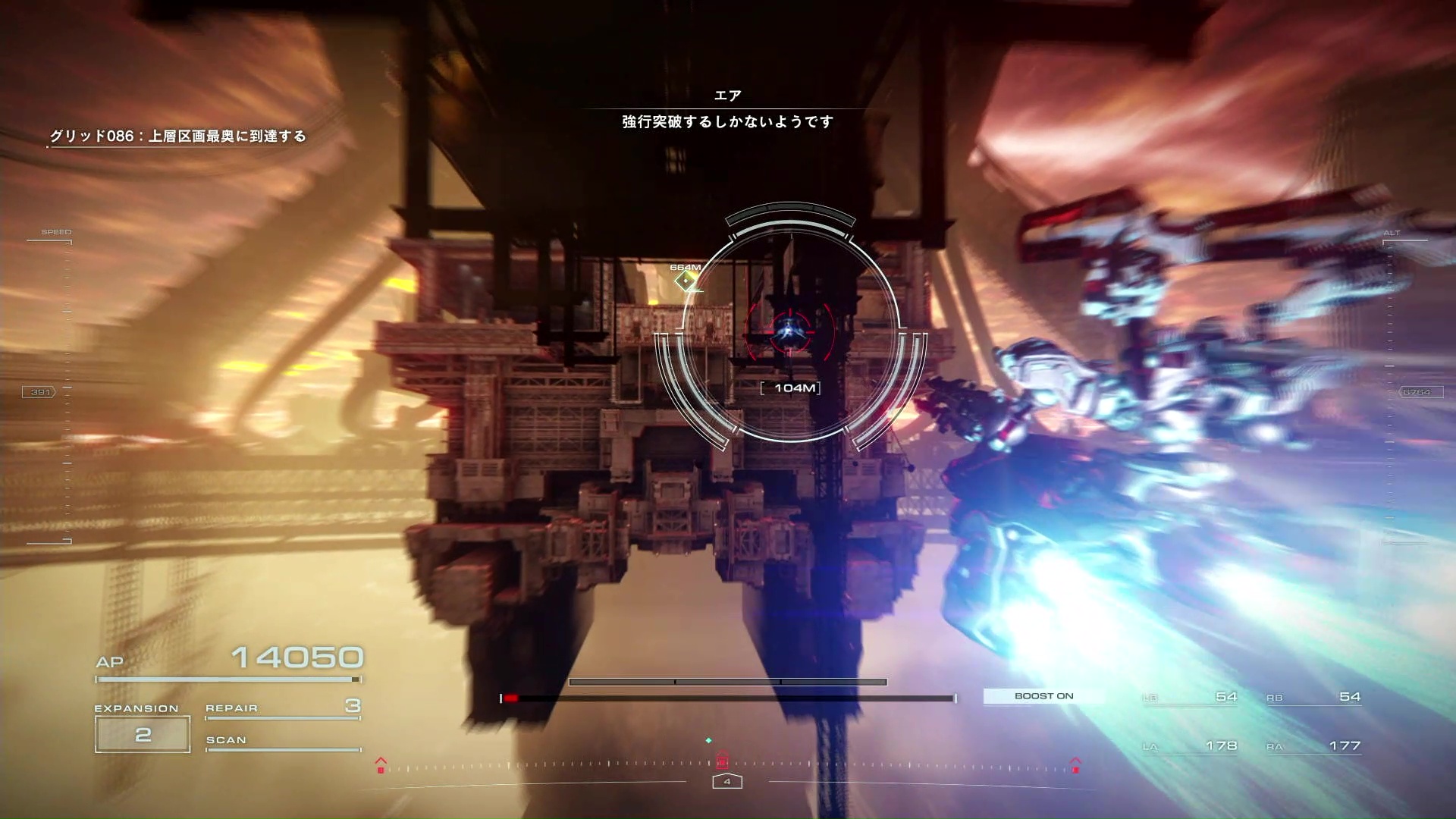The height and width of the screenshot is (819, 1456).
Task: Activate the Expansion slot box
Action: (x=143, y=734)
